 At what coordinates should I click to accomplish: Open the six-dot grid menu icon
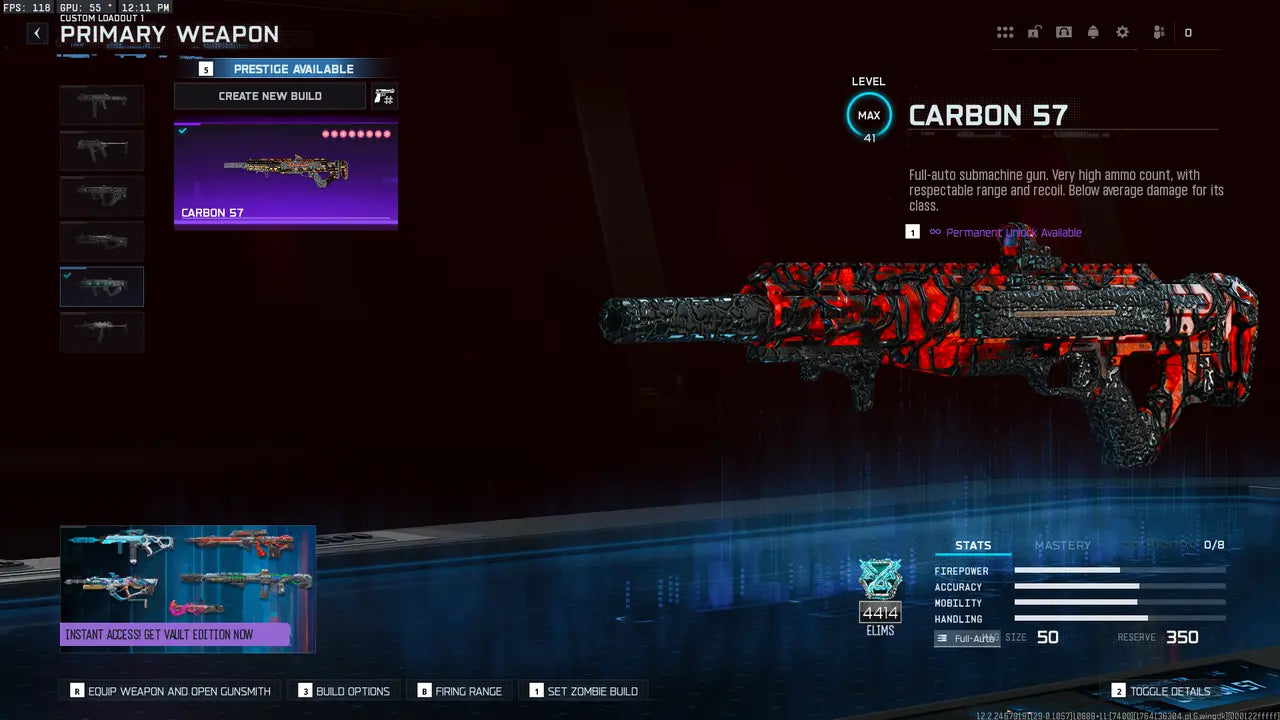1005,33
